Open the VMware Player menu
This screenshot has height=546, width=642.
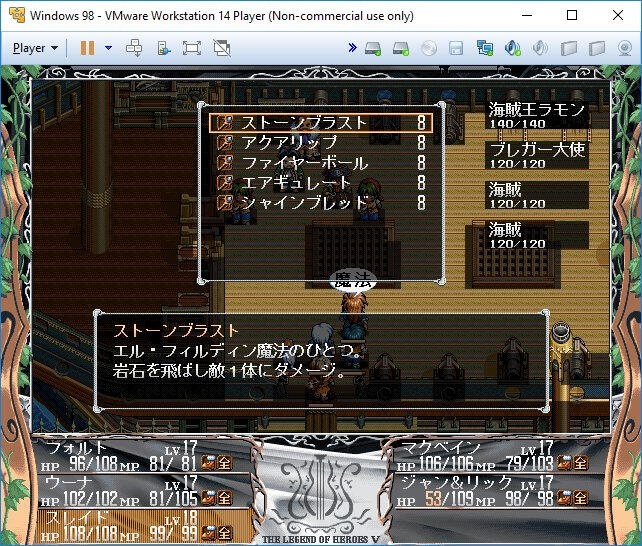pyautogui.click(x=36, y=47)
